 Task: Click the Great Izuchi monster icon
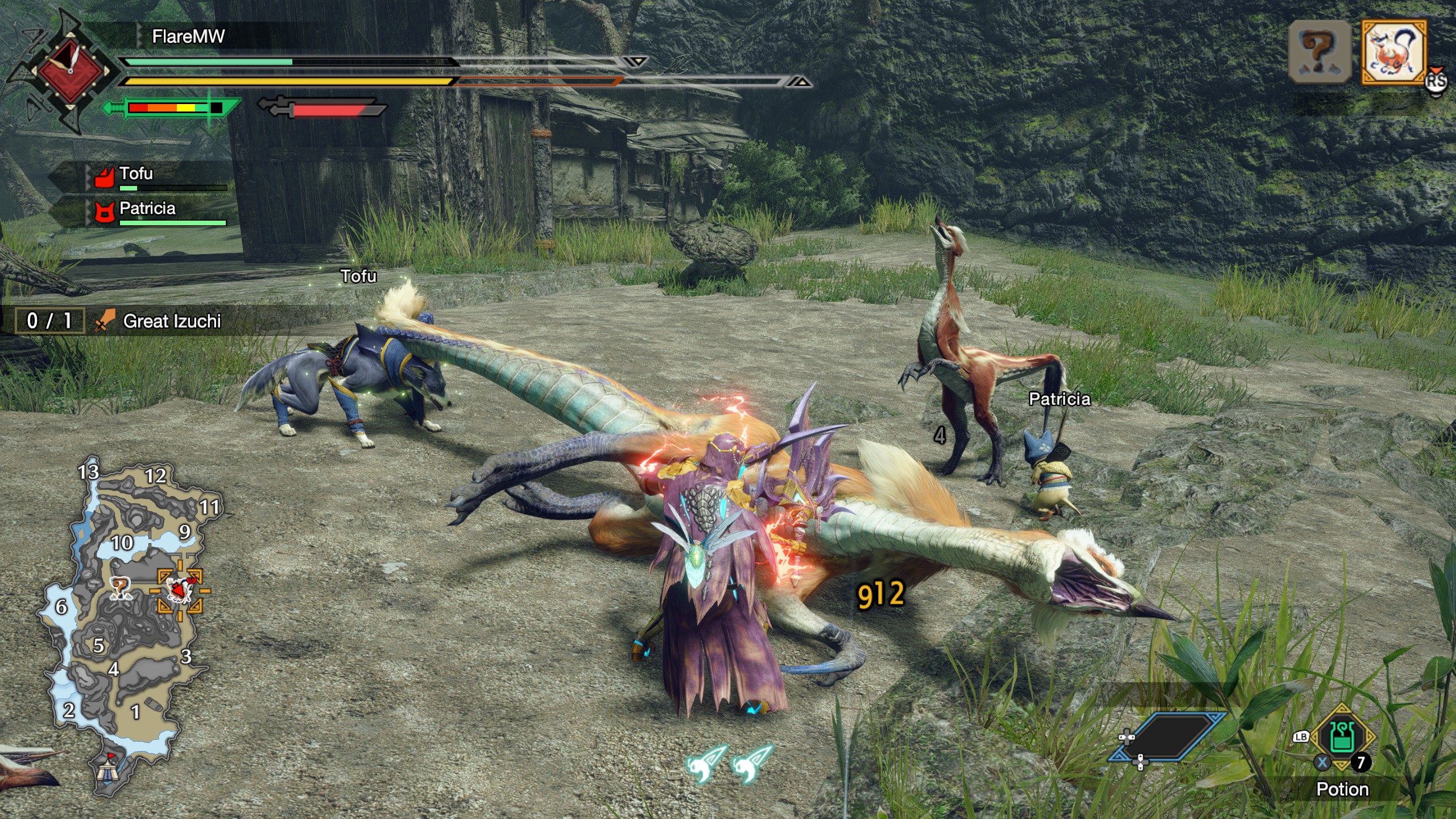pyautogui.click(x=1393, y=52)
